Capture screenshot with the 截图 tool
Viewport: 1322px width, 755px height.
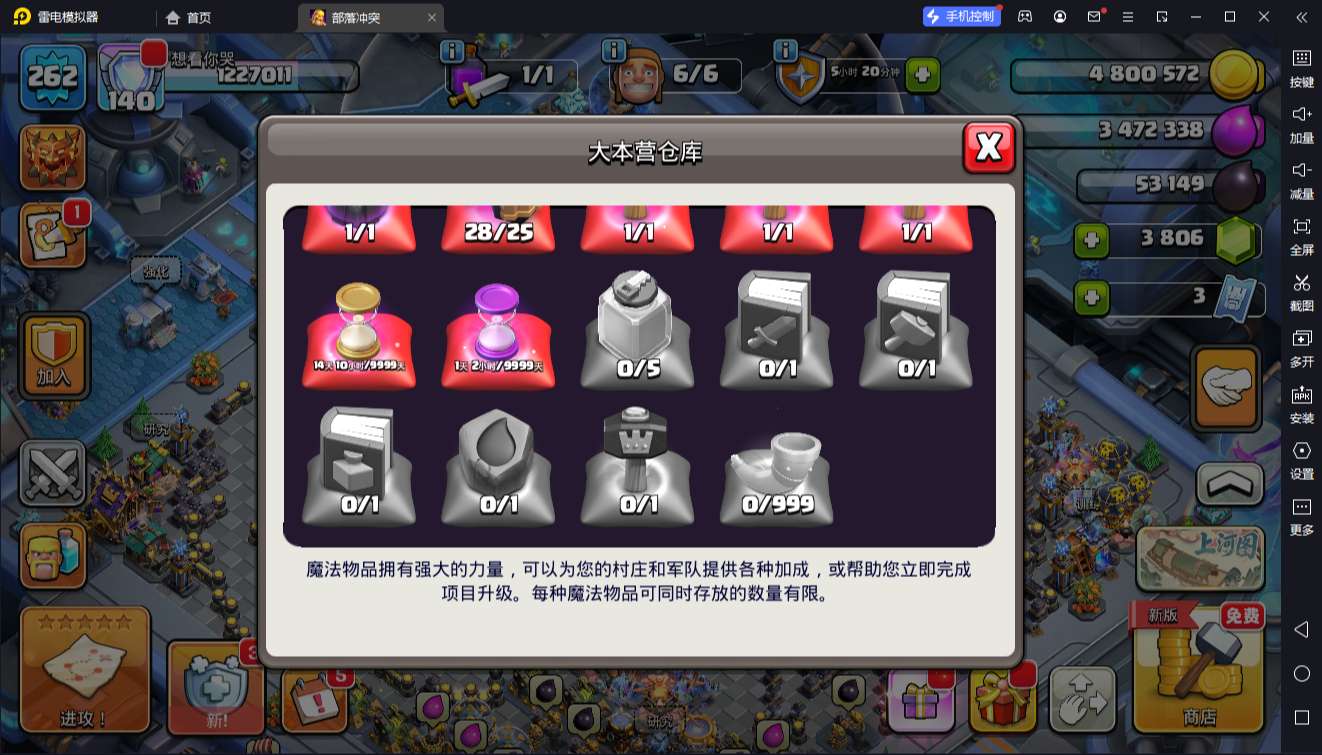pos(1301,287)
